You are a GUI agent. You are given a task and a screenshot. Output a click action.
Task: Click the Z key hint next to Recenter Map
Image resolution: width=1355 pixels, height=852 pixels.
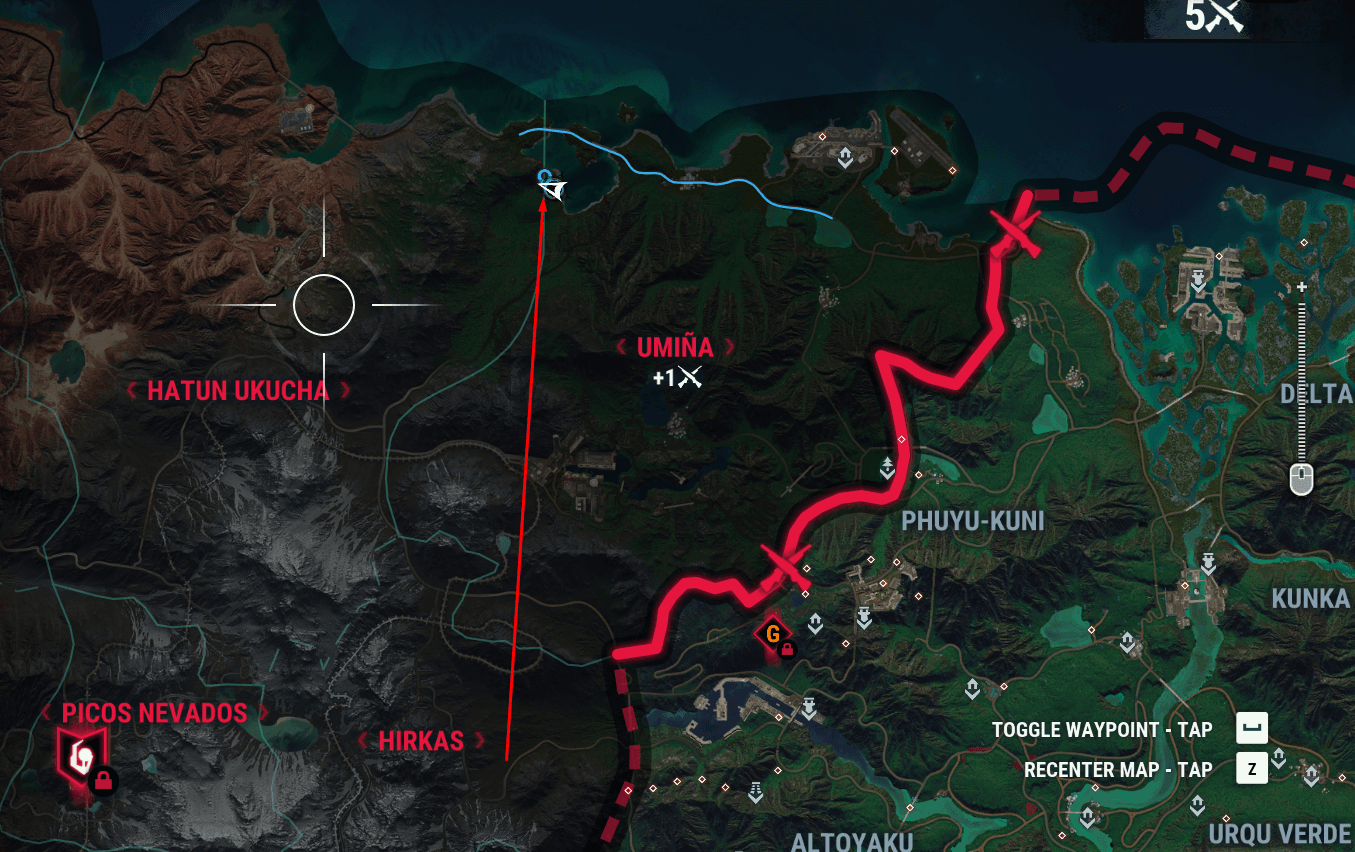click(1250, 769)
